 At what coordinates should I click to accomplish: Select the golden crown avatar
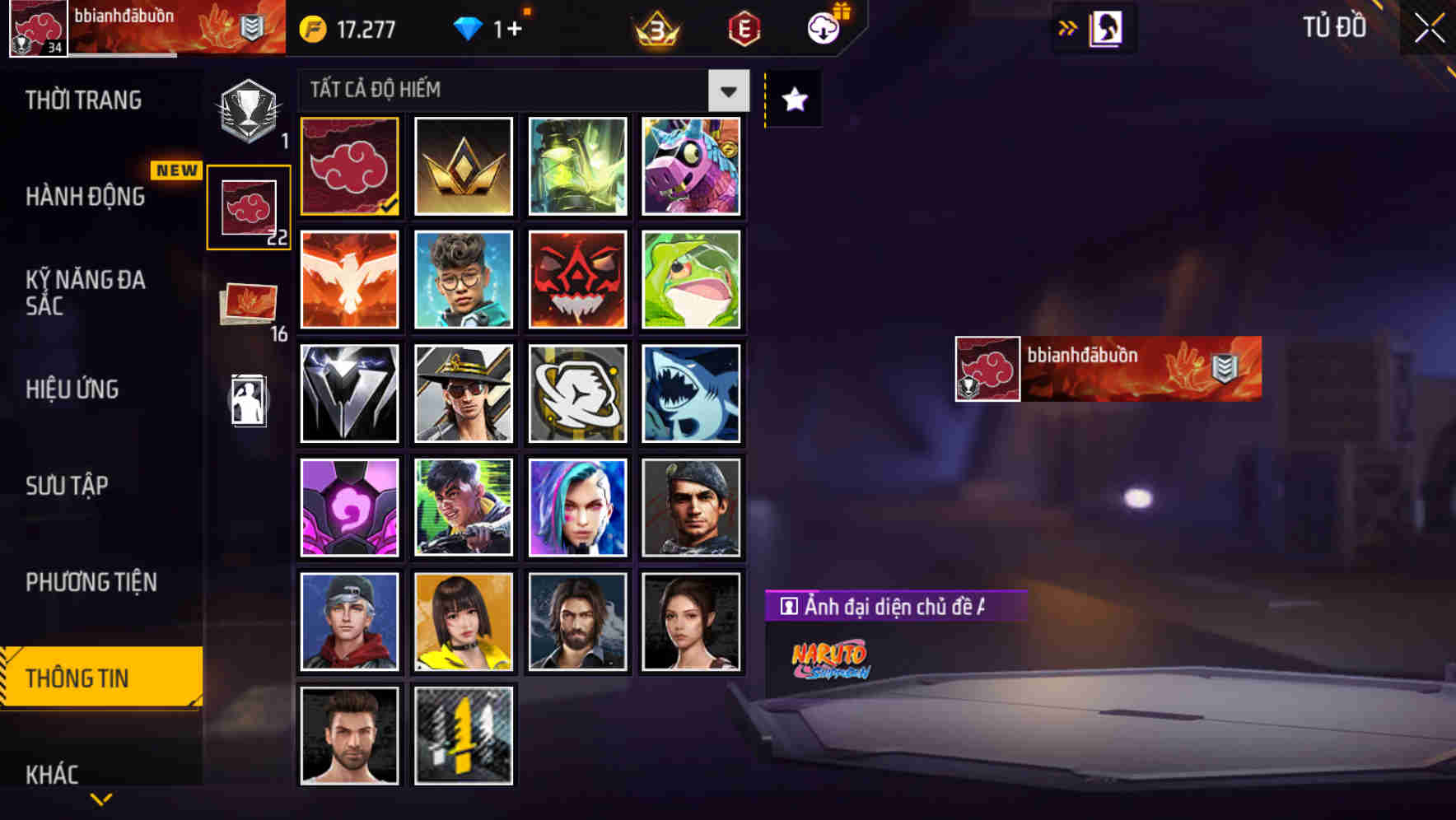tap(463, 165)
